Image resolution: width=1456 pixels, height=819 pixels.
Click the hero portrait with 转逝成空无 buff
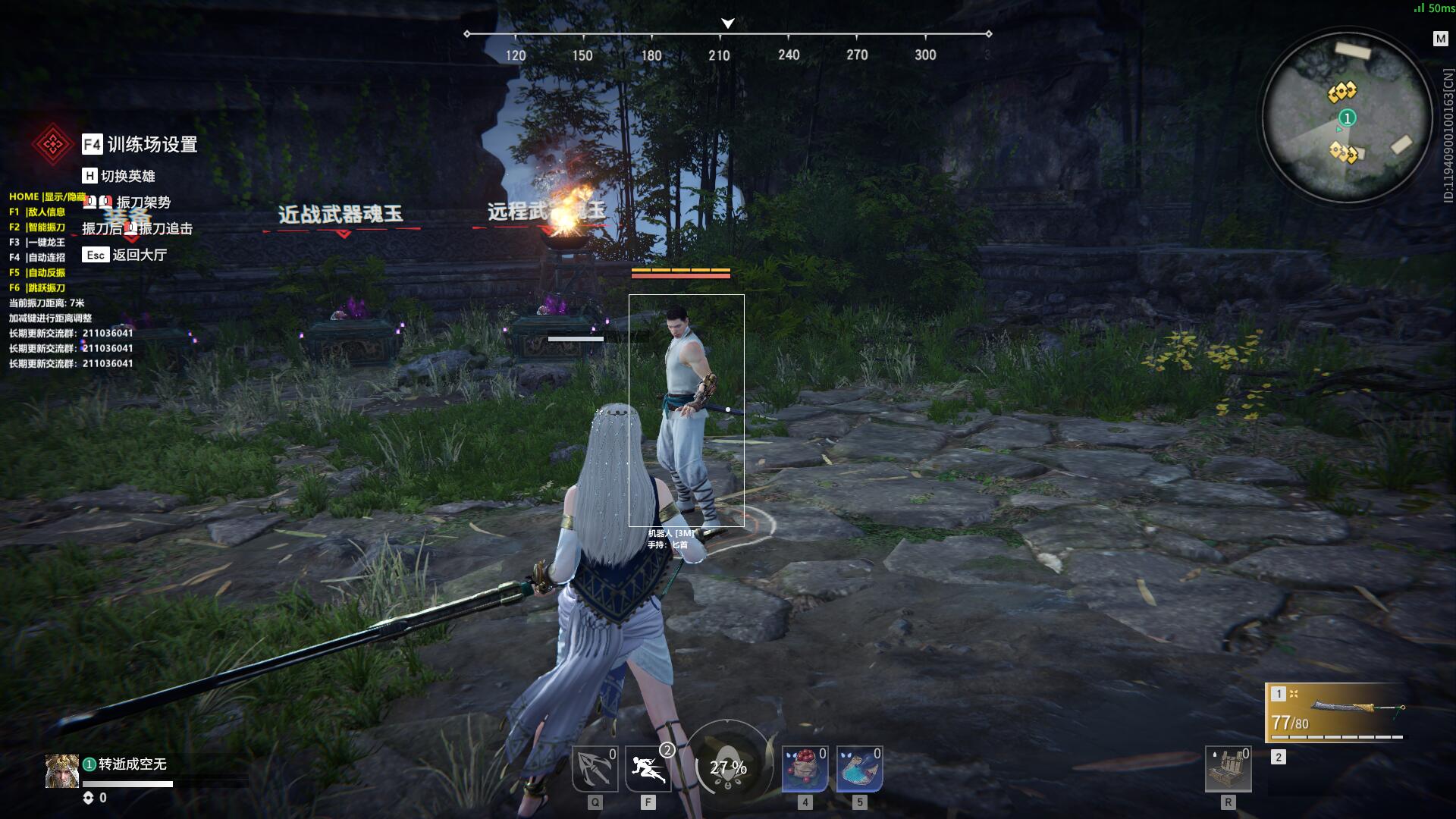pyautogui.click(x=62, y=771)
